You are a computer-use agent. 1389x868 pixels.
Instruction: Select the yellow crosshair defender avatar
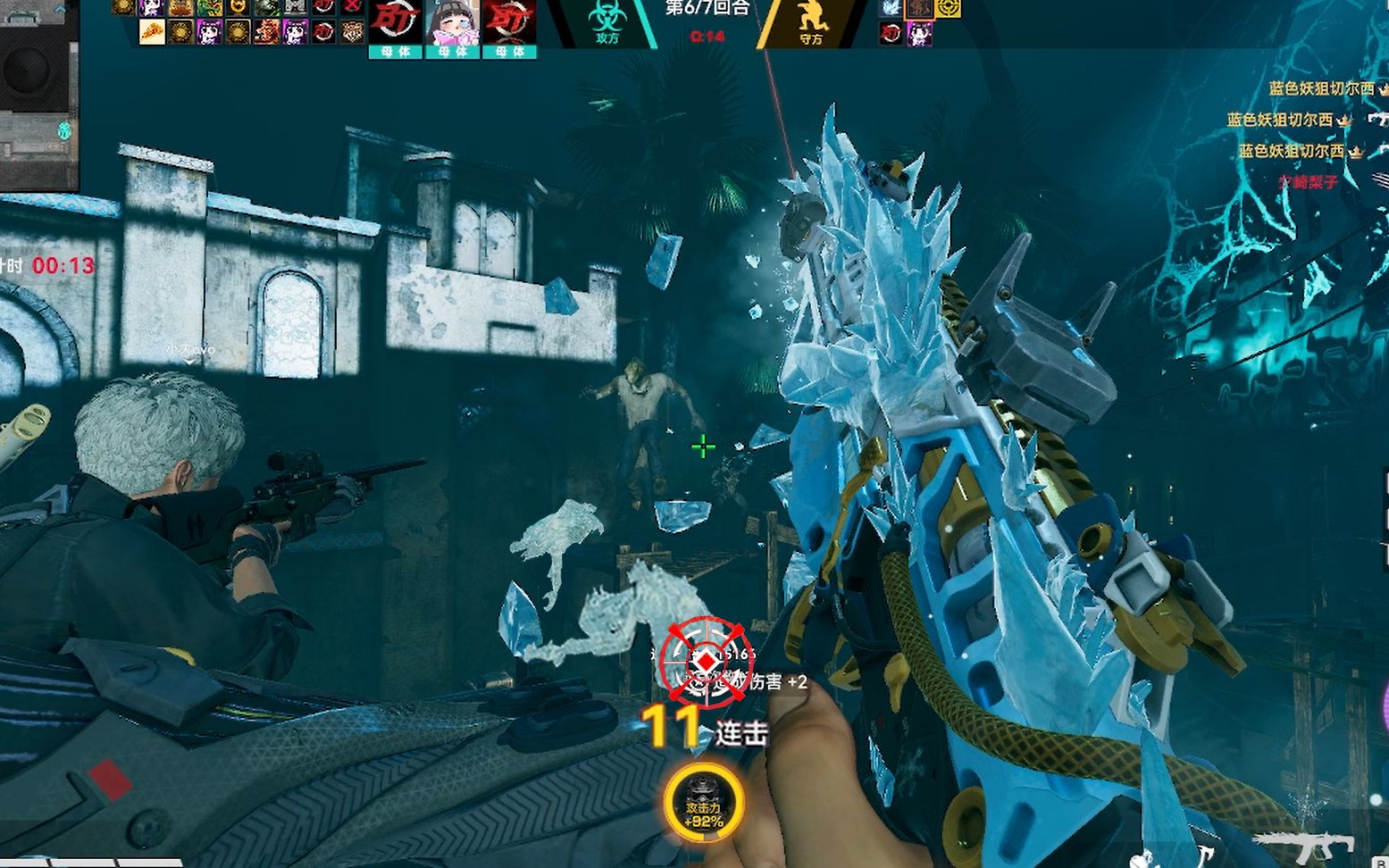click(x=948, y=8)
